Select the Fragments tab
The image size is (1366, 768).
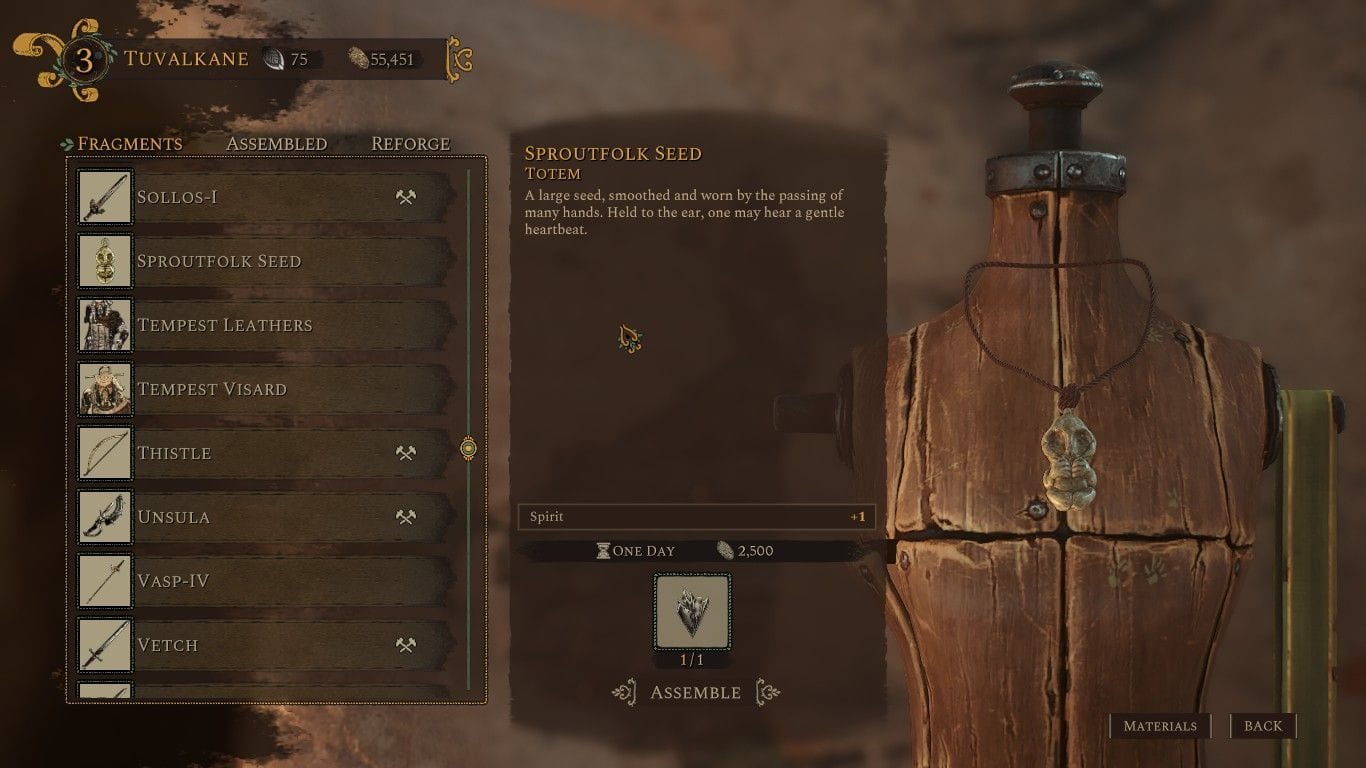(x=130, y=143)
